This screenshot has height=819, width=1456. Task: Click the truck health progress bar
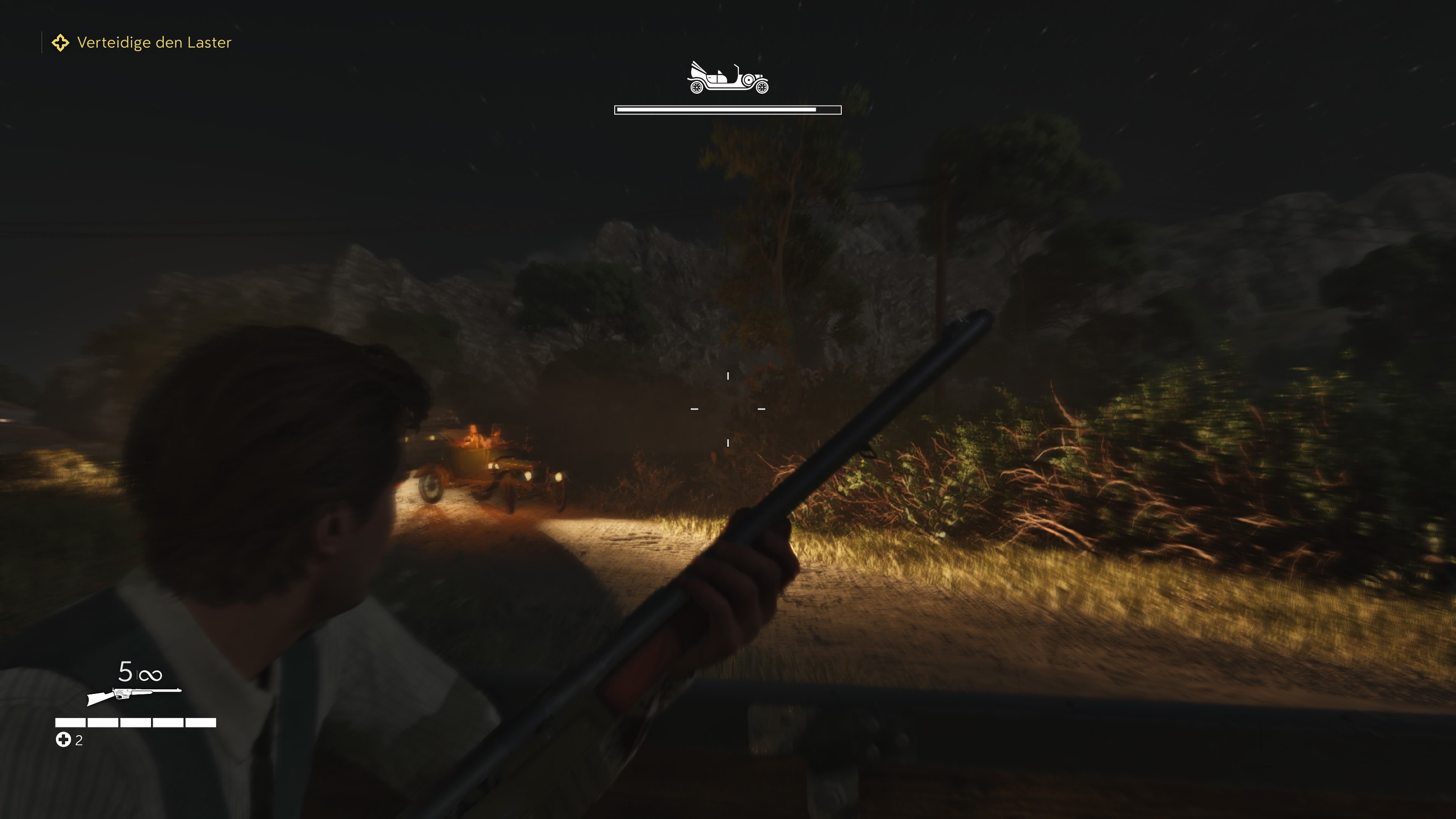coord(728,109)
